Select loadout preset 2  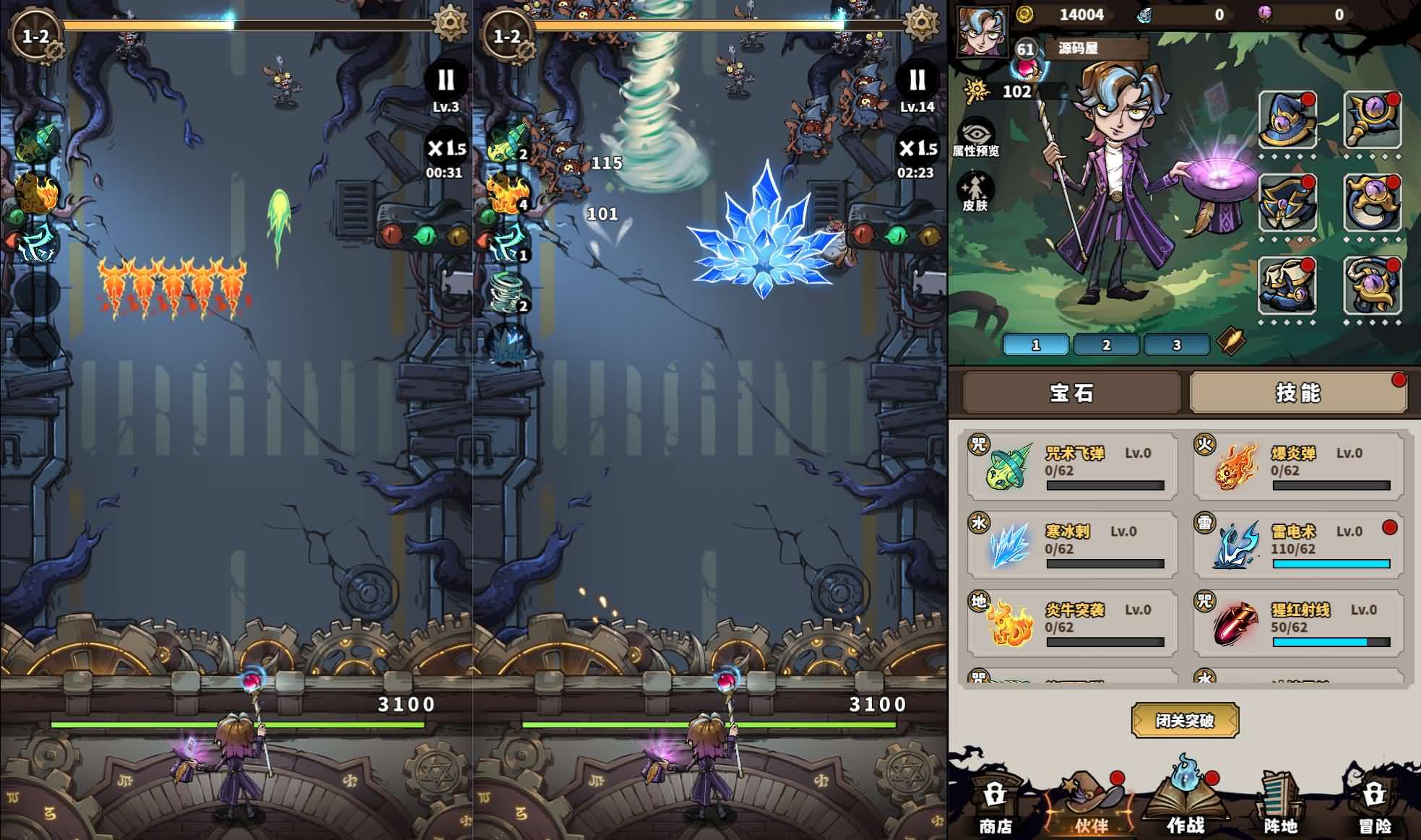pos(1105,345)
